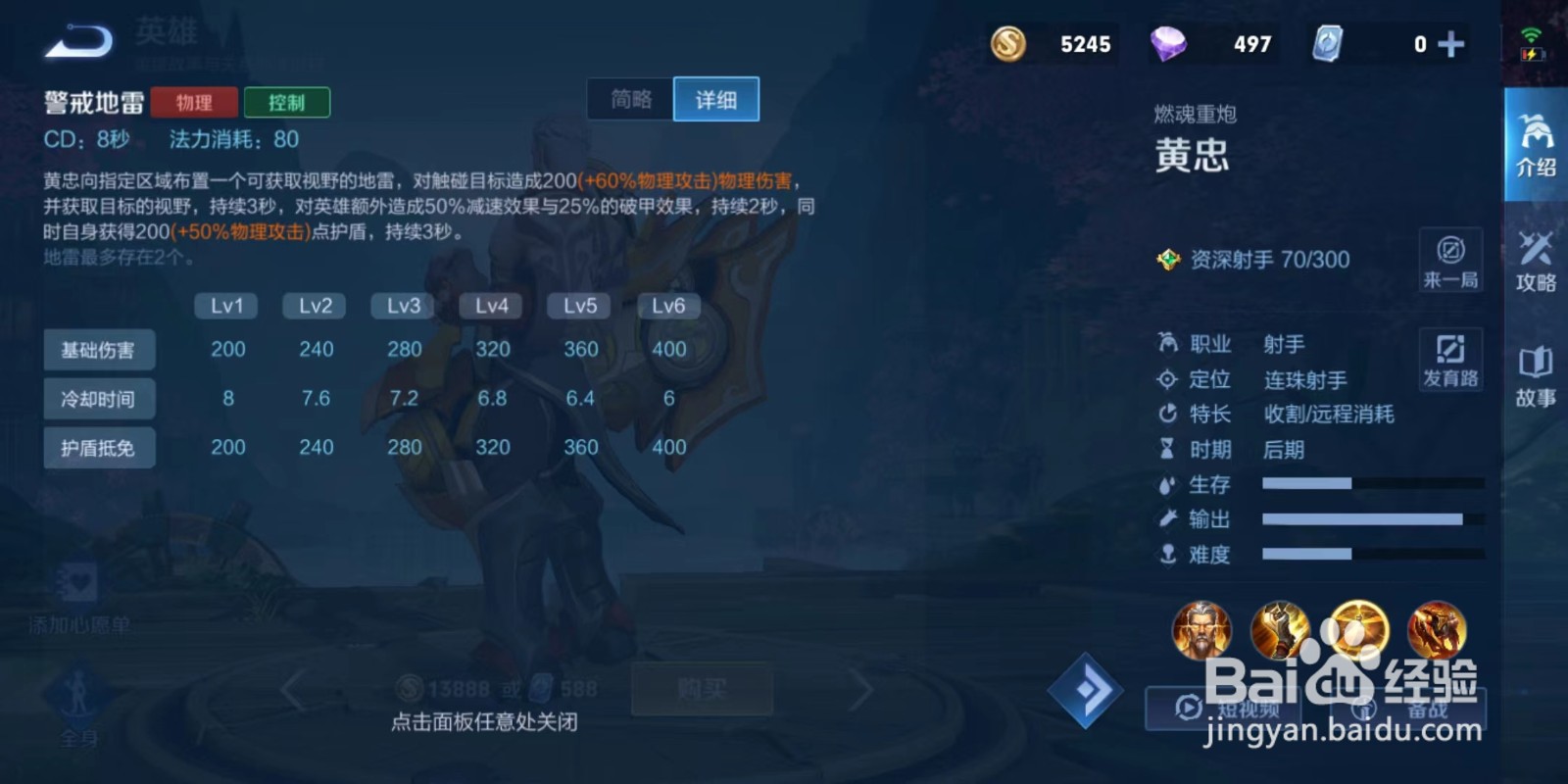This screenshot has height=784, width=1568.
Task: Open the 备战 preparation feature
Action: (x=1396, y=708)
